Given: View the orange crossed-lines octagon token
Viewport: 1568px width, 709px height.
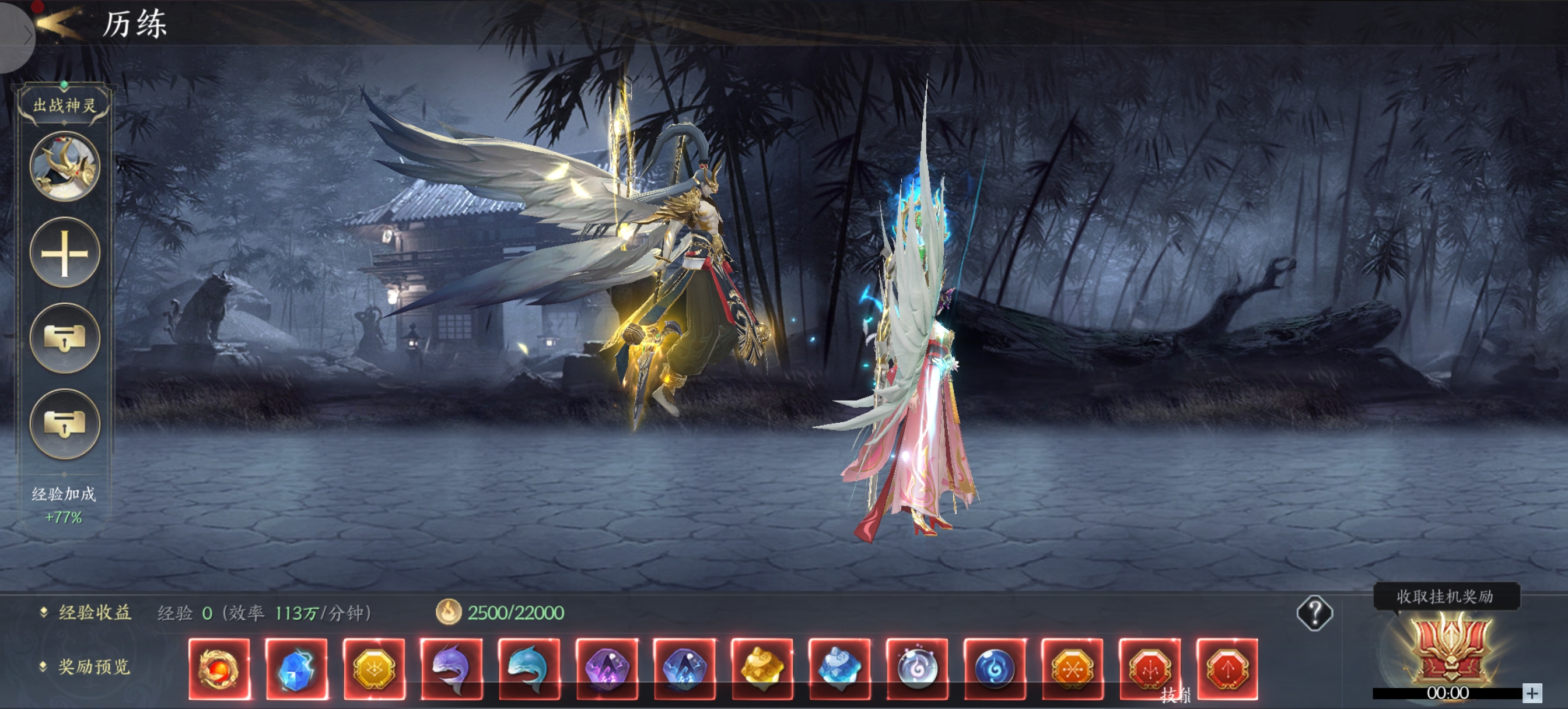Looking at the screenshot, I should click(1073, 669).
